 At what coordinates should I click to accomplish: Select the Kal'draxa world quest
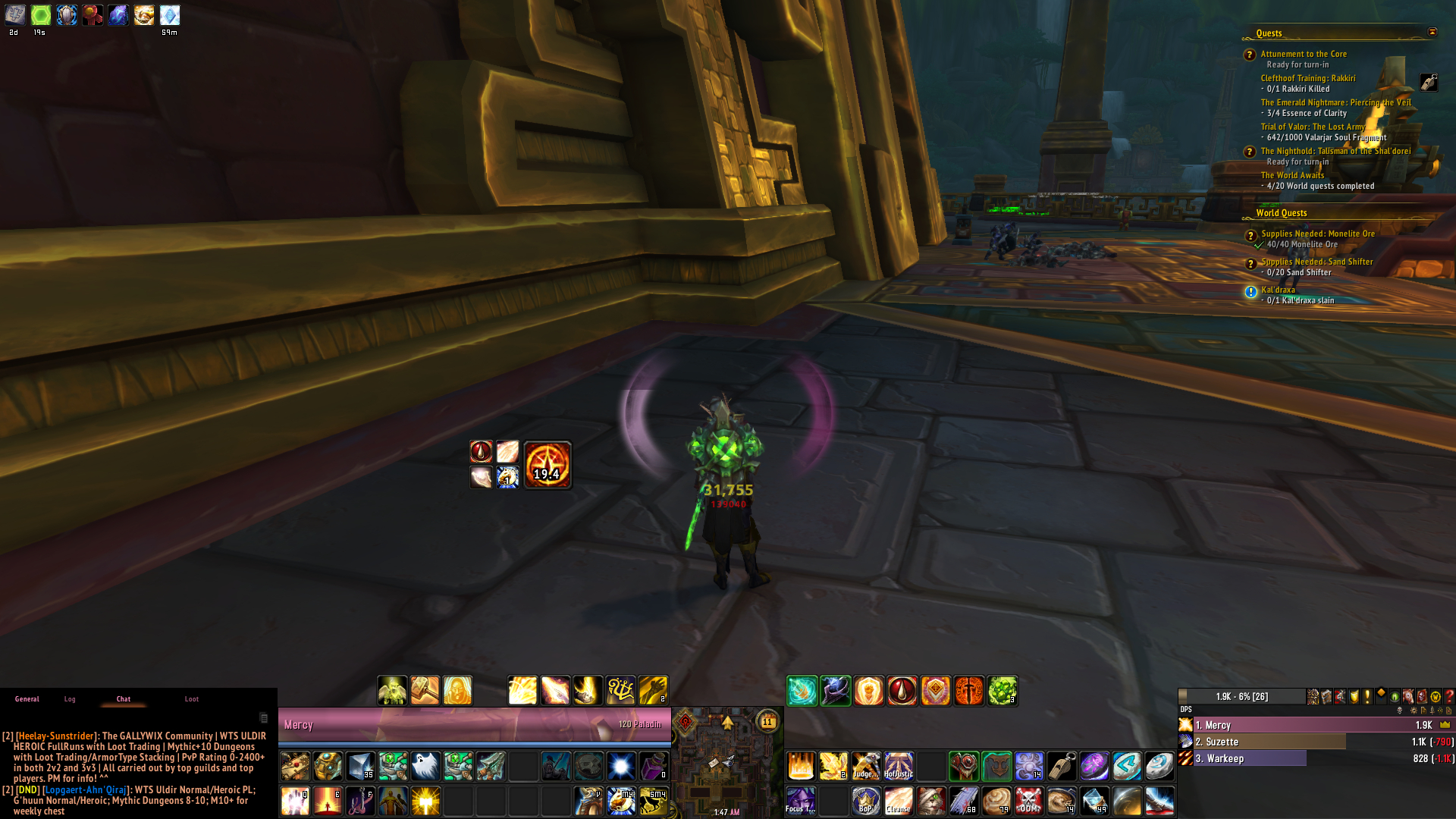coord(1278,290)
